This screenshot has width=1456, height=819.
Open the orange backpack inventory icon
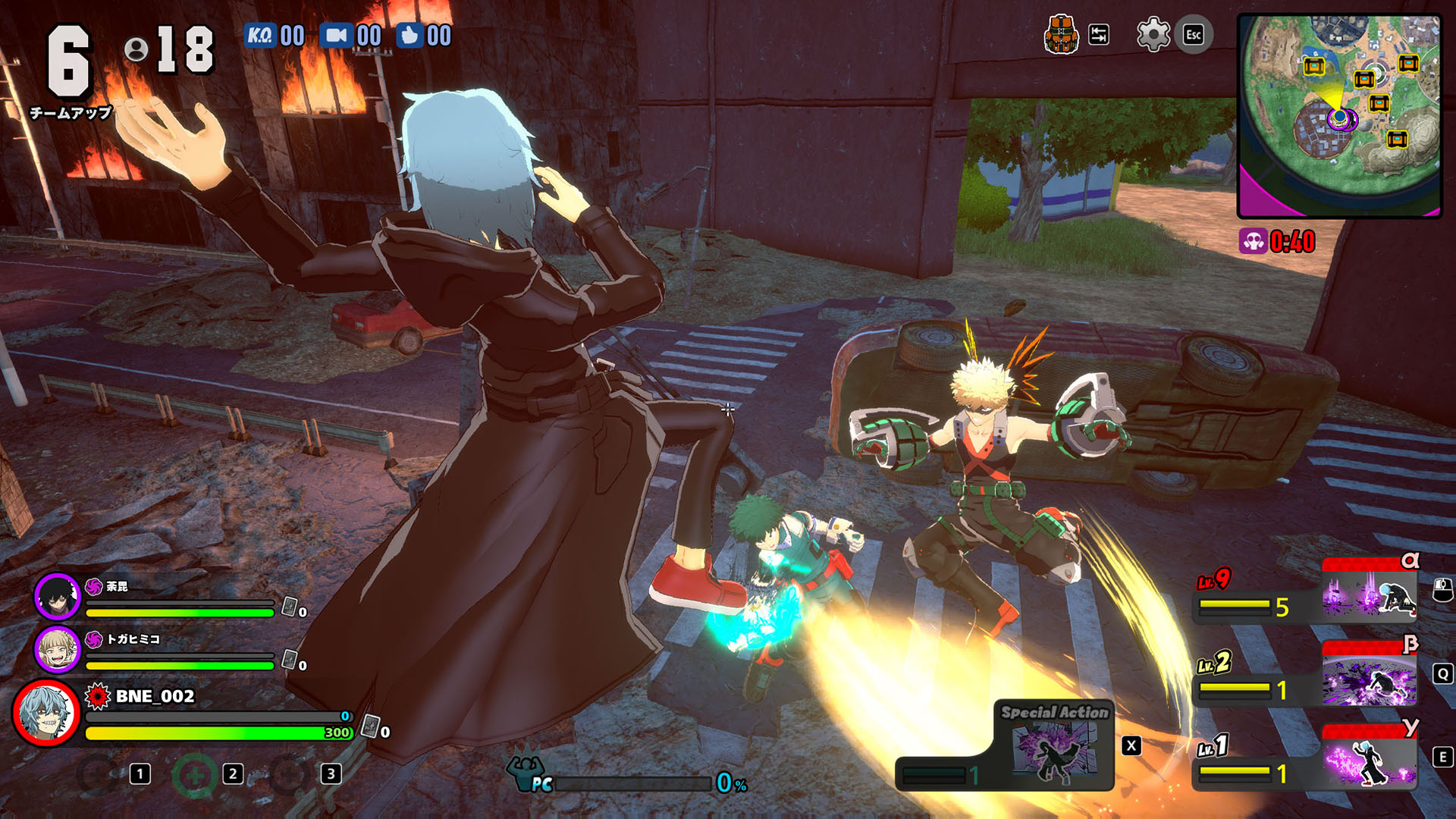point(1061,35)
